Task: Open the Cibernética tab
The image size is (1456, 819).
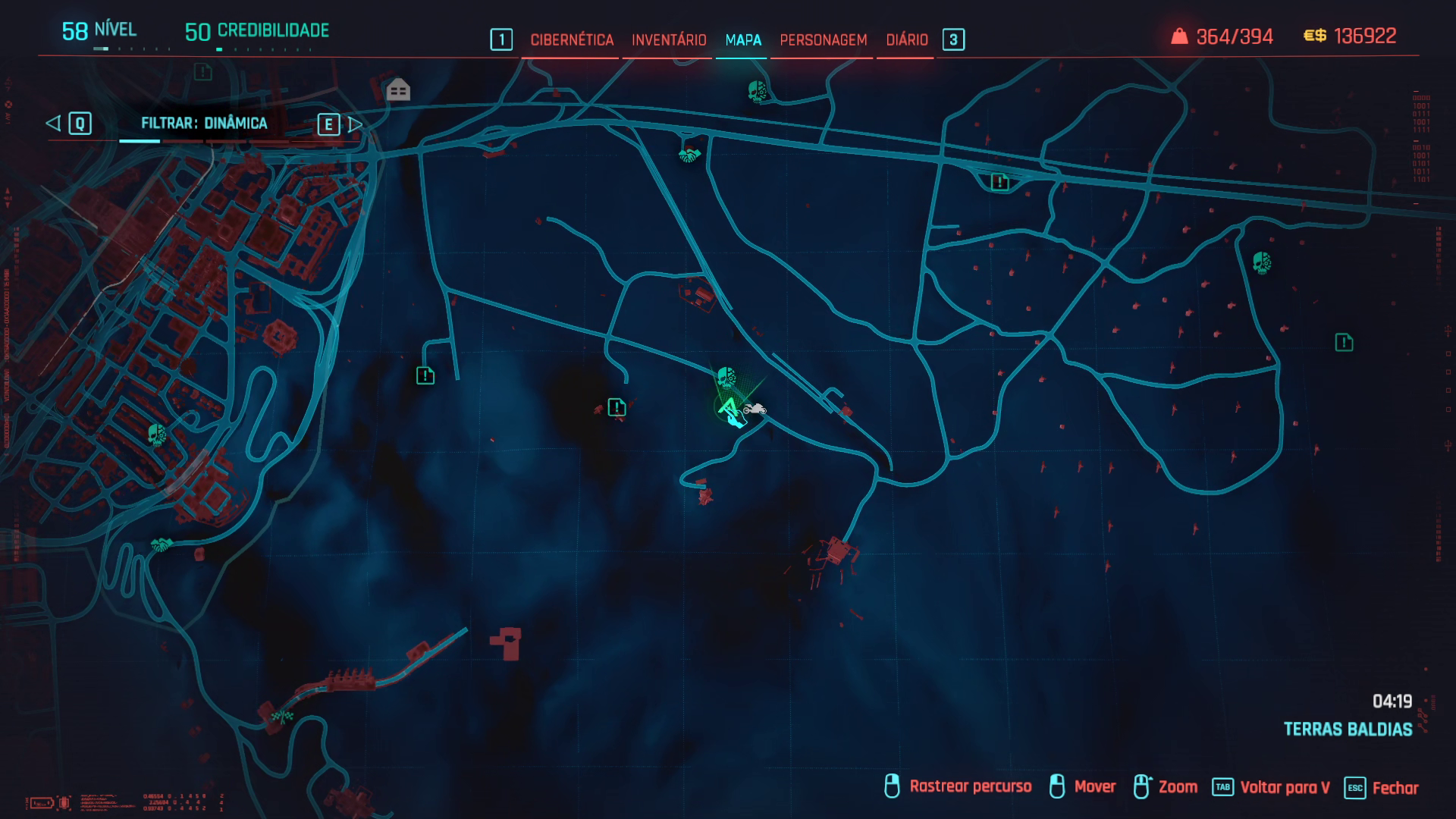Action: tap(571, 39)
